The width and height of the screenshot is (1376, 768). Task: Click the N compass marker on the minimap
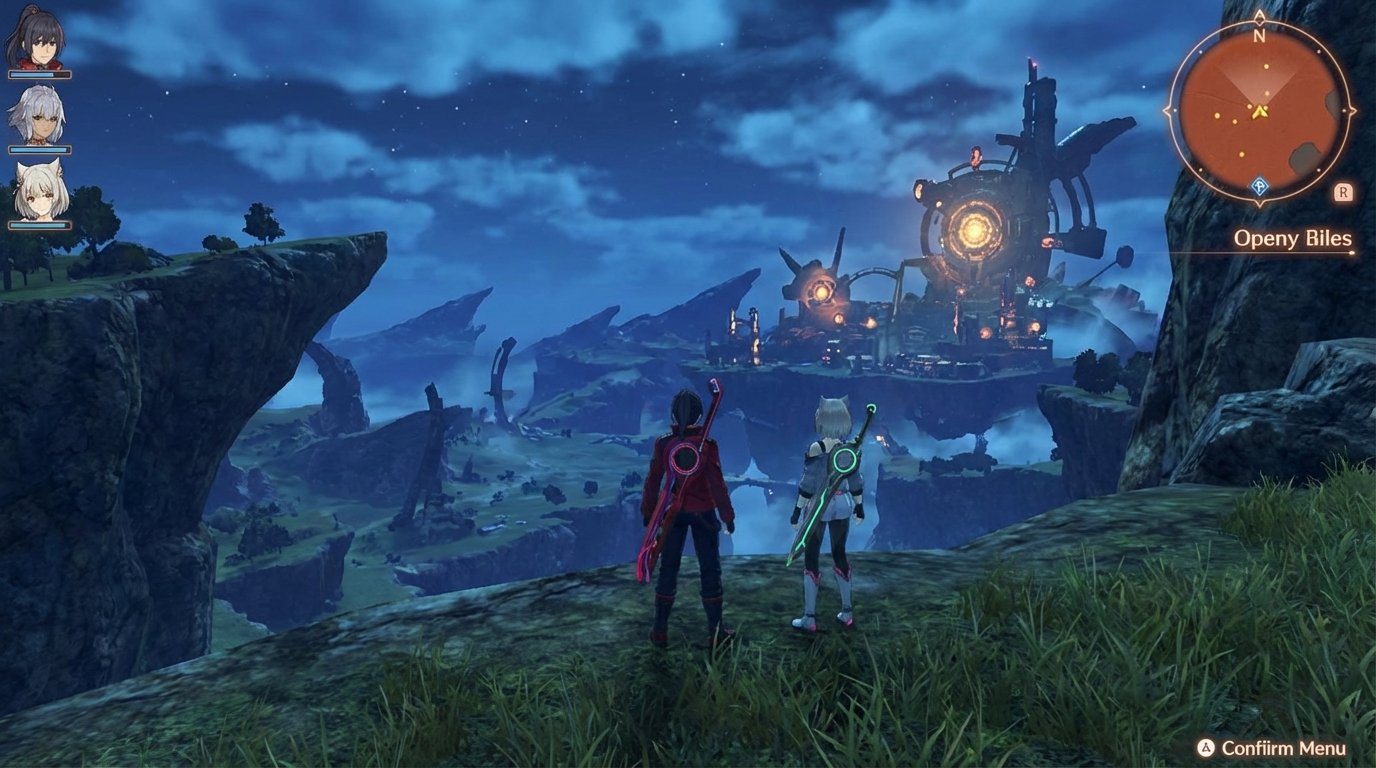click(x=1258, y=34)
